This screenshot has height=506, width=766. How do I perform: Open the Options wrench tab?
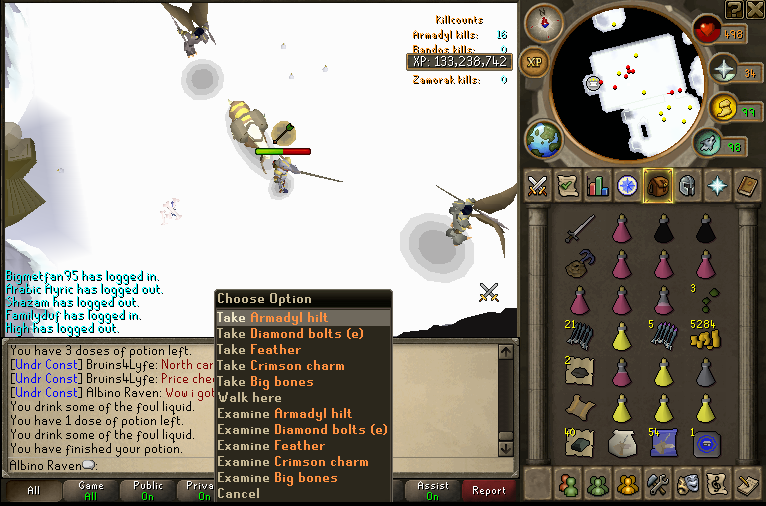point(658,484)
